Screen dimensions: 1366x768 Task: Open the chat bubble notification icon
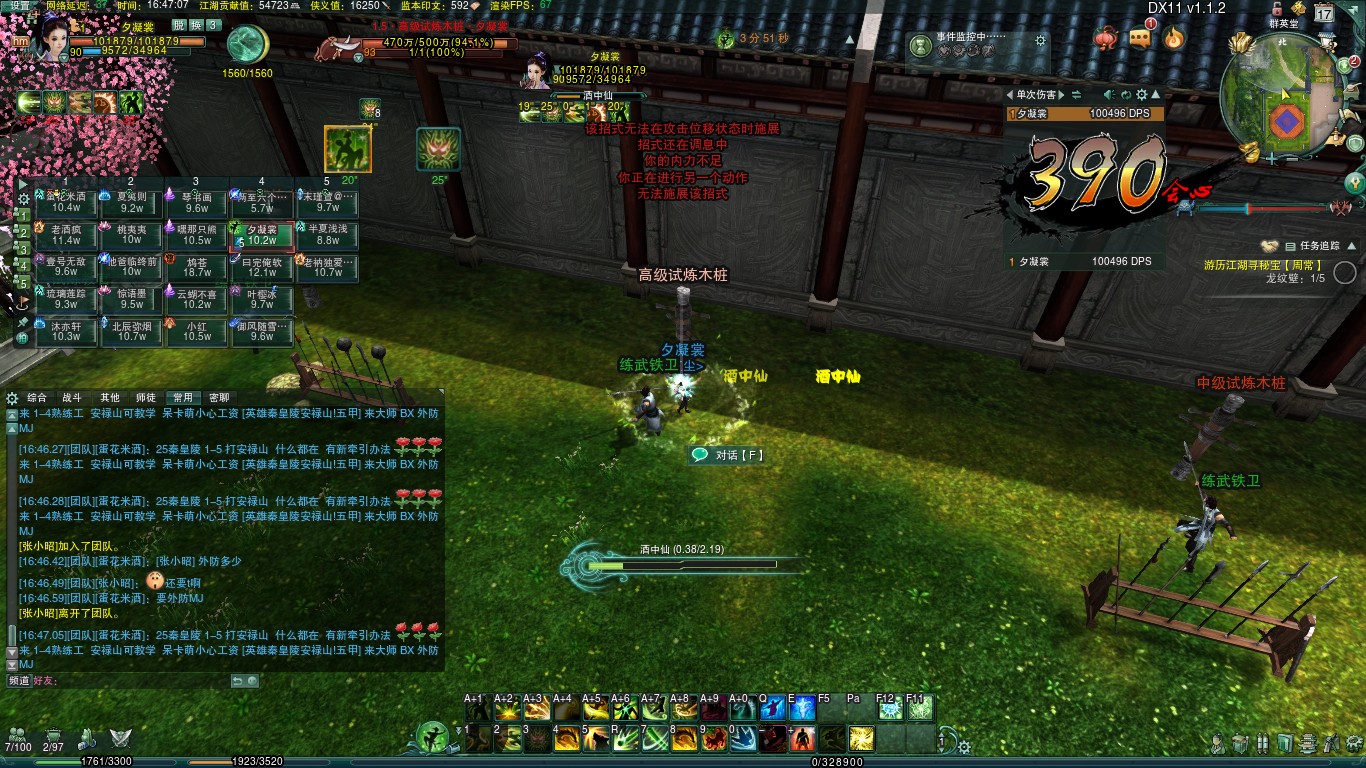1141,38
